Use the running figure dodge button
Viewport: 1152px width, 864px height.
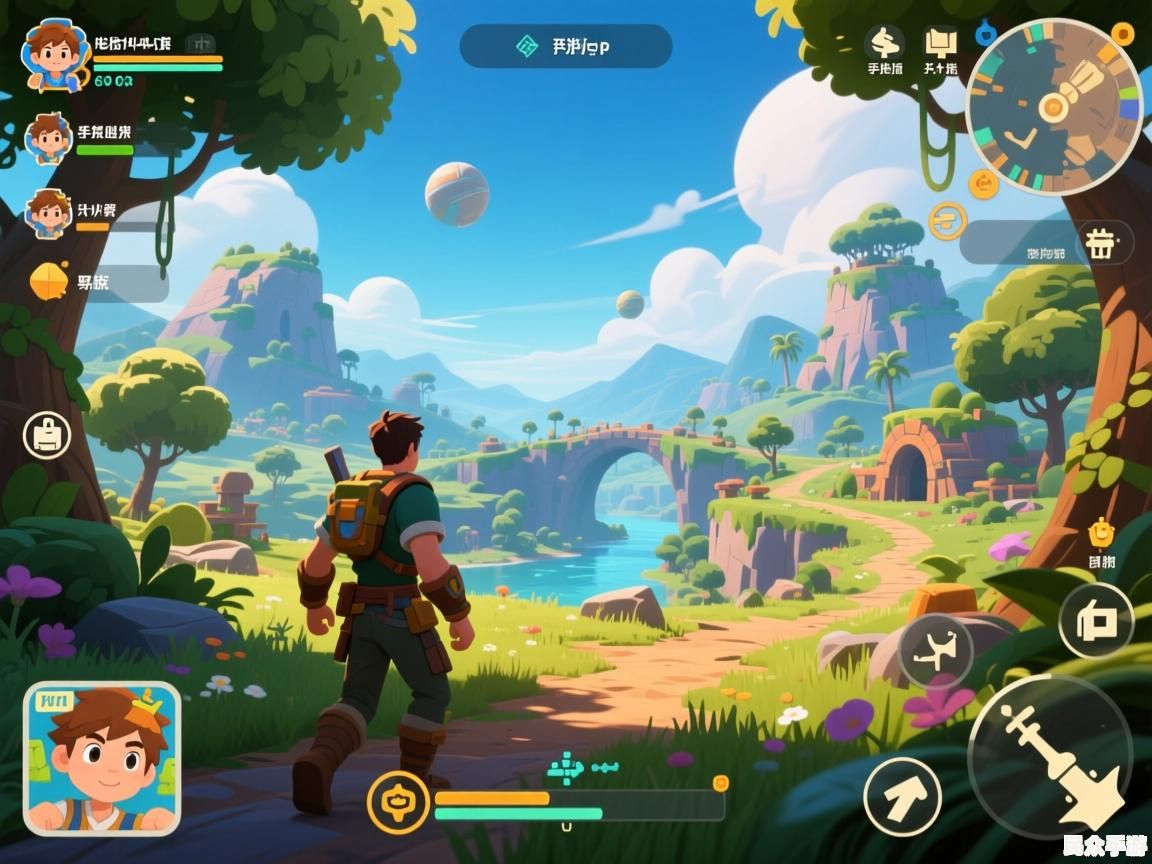(935, 650)
